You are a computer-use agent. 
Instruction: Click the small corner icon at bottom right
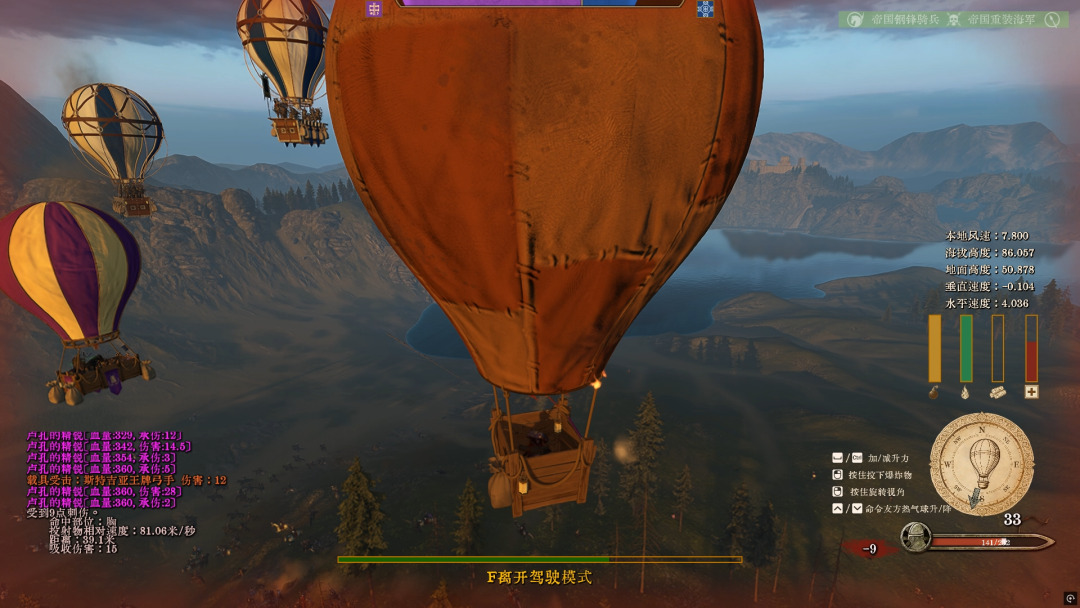point(1070,598)
